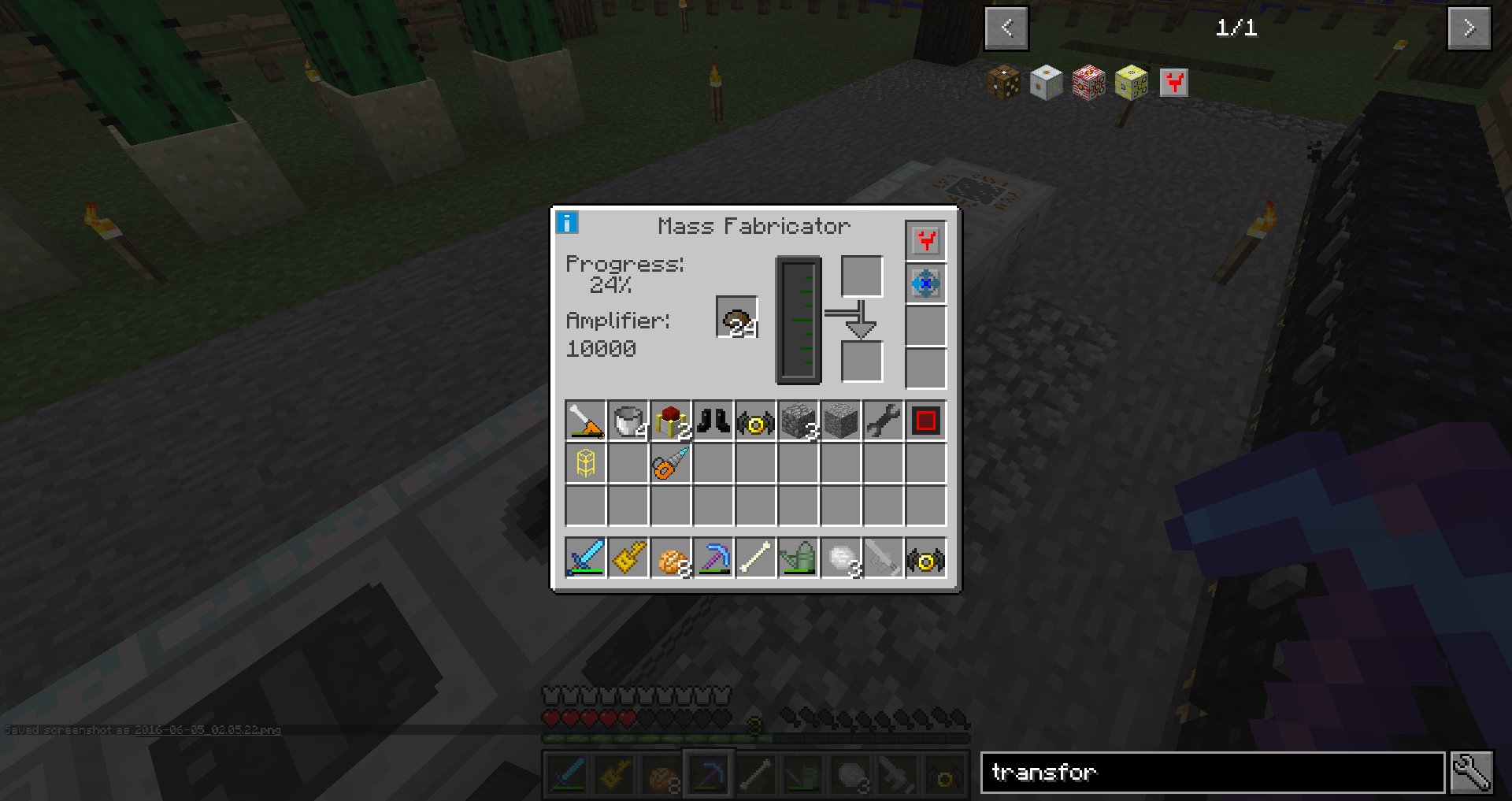Viewport: 1512px width, 801px height.
Task: Pick up the wrench in the inventory
Action: coord(884,421)
